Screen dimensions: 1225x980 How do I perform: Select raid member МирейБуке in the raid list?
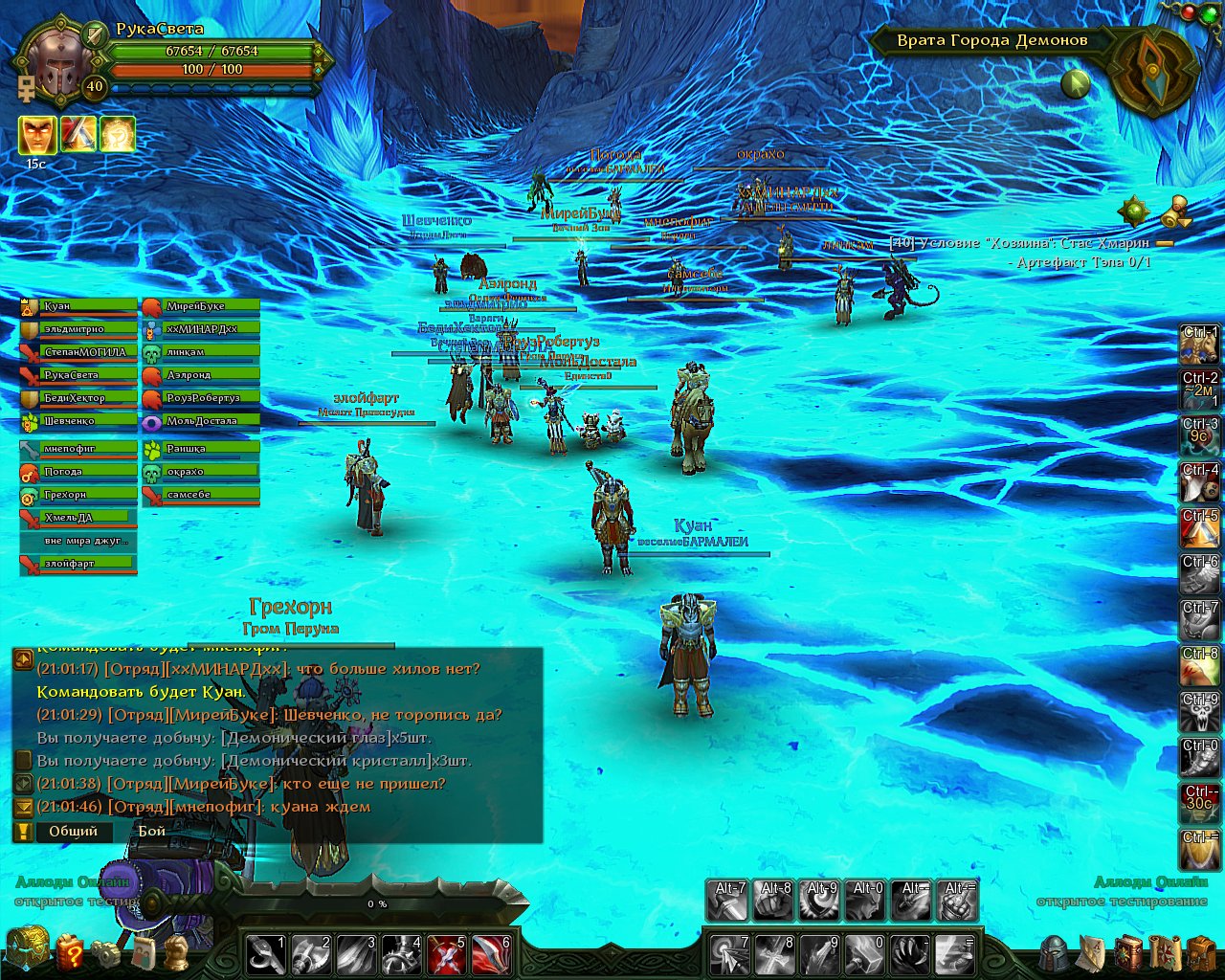(201, 306)
